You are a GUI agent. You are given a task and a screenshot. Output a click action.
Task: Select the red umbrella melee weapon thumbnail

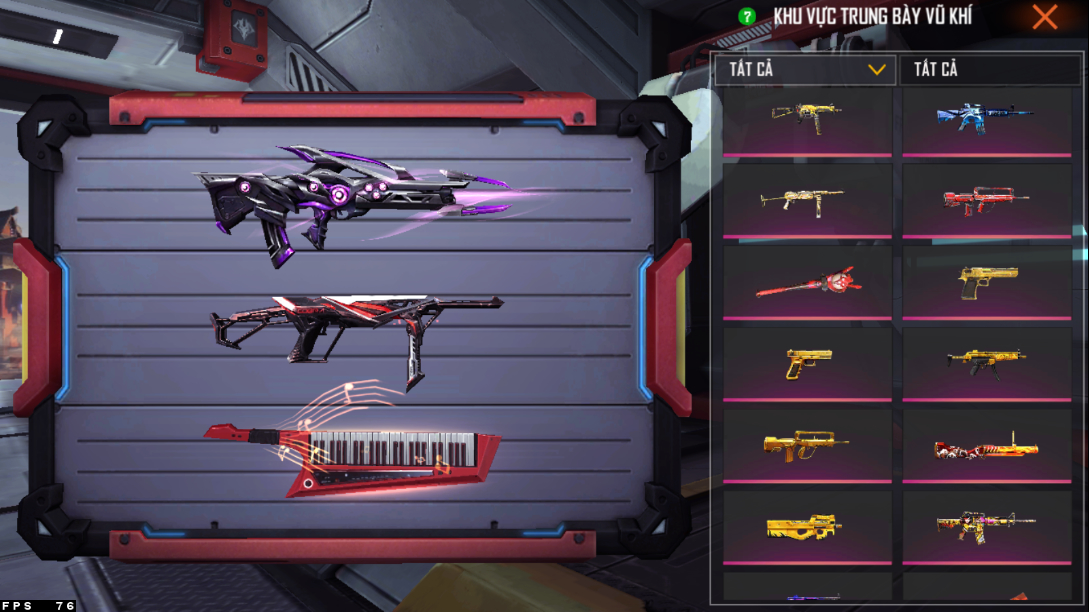(x=806, y=283)
